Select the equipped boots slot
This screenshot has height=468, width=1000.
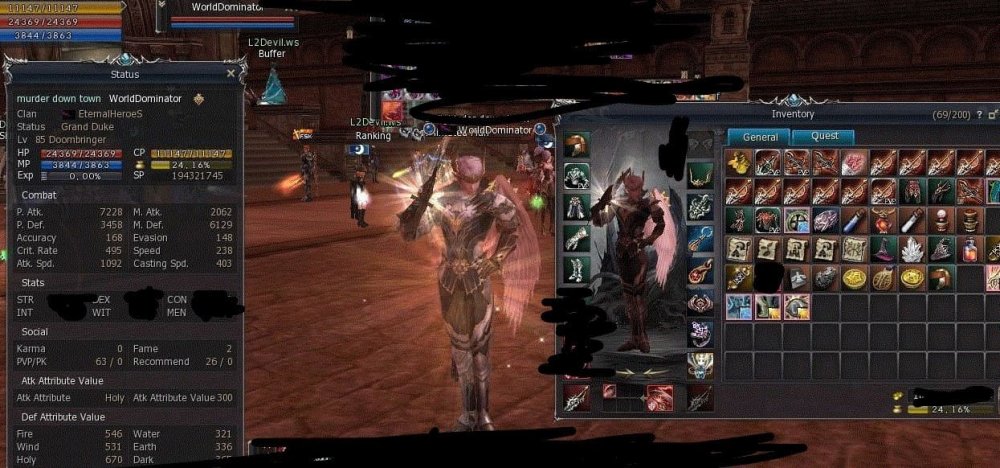click(x=576, y=269)
